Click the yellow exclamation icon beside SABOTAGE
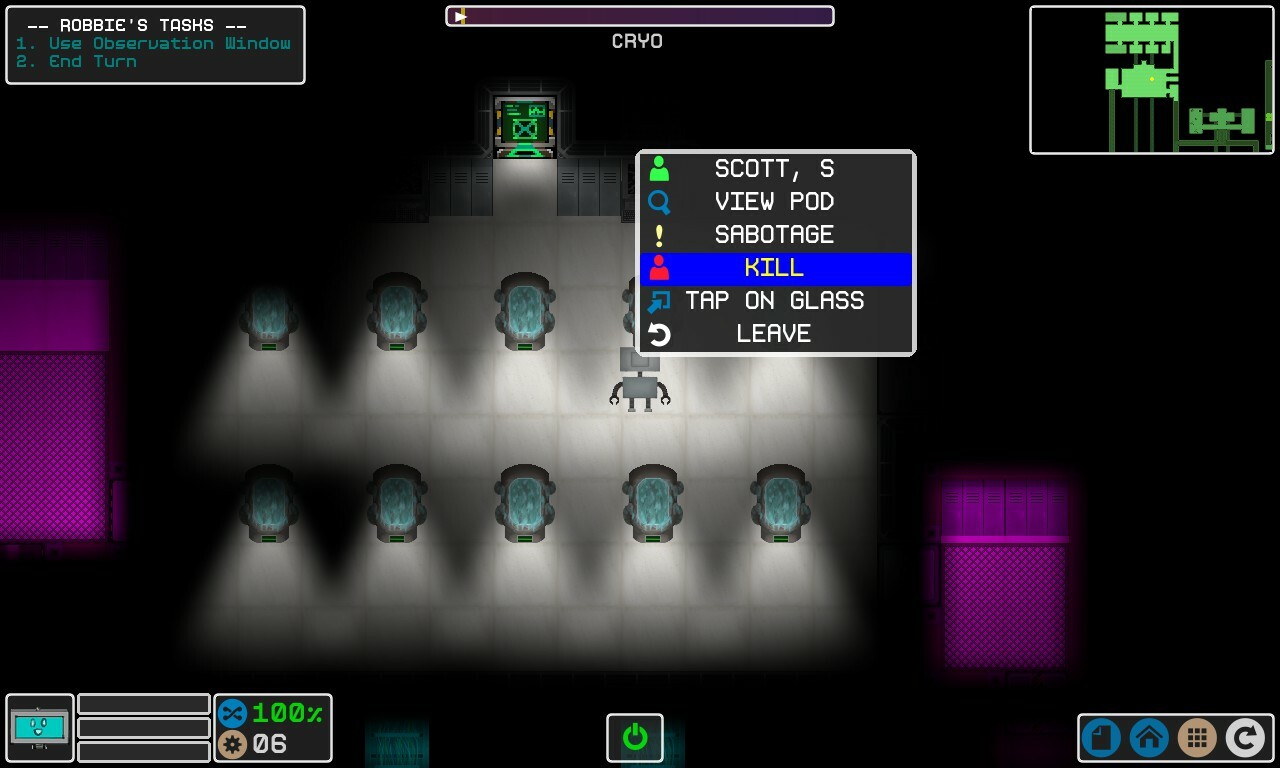 coord(660,234)
